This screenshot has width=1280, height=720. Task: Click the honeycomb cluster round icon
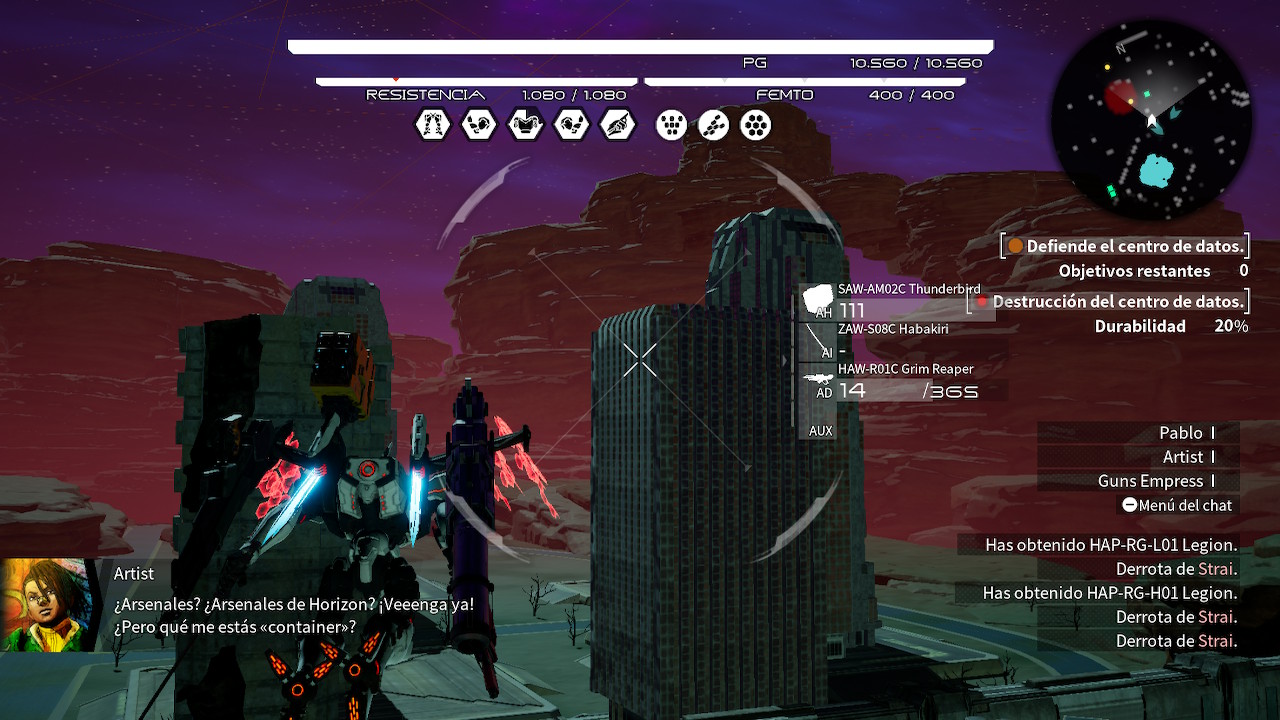tap(756, 125)
